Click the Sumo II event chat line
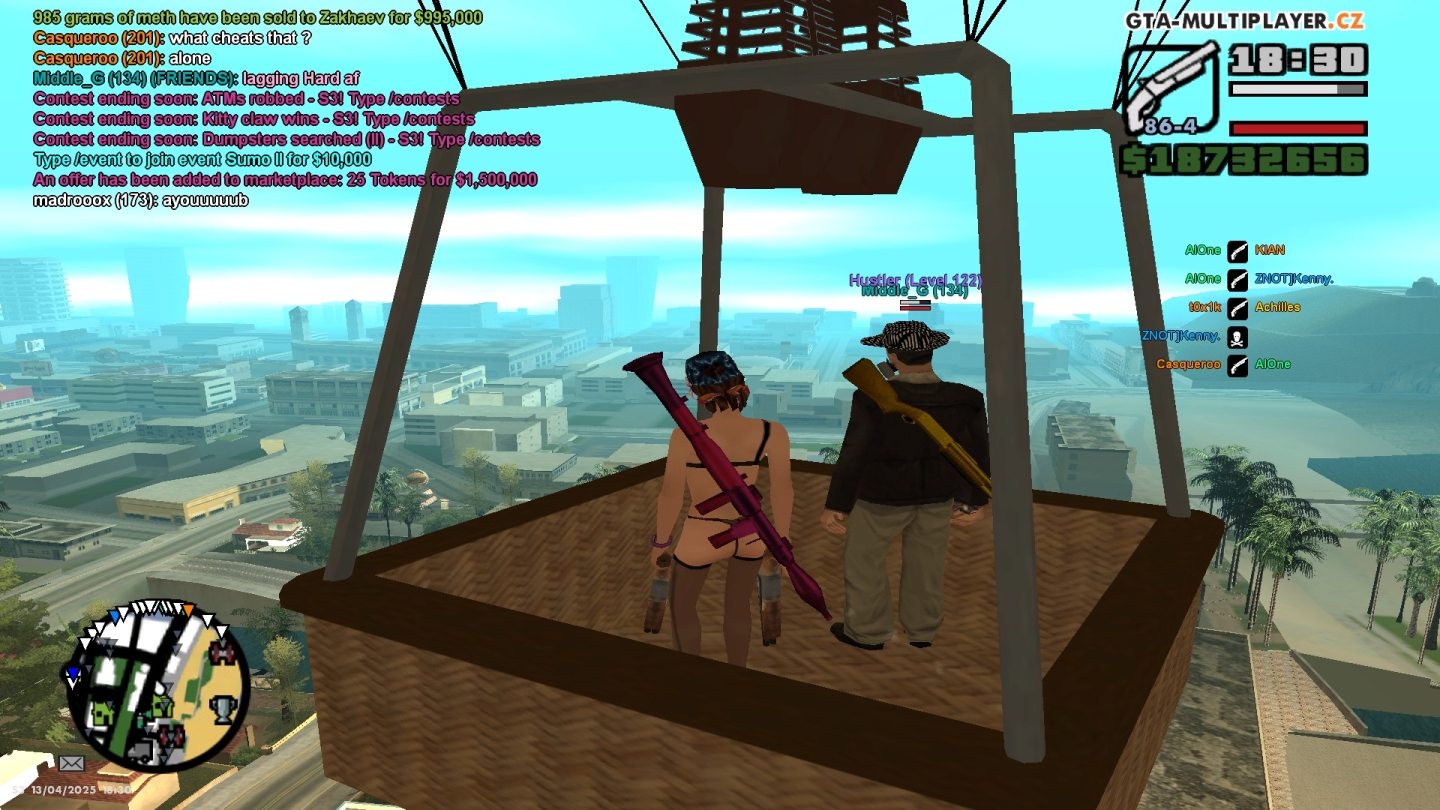 [202, 160]
